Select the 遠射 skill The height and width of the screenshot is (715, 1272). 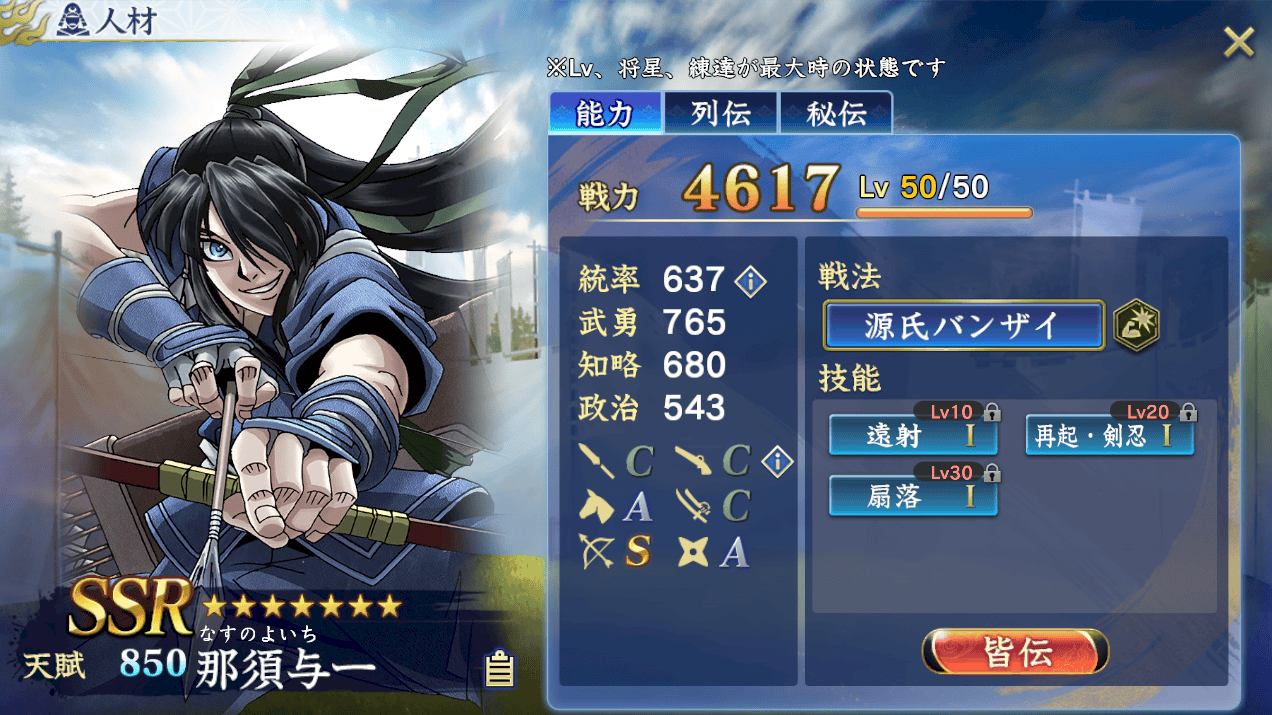pyautogui.click(x=913, y=437)
